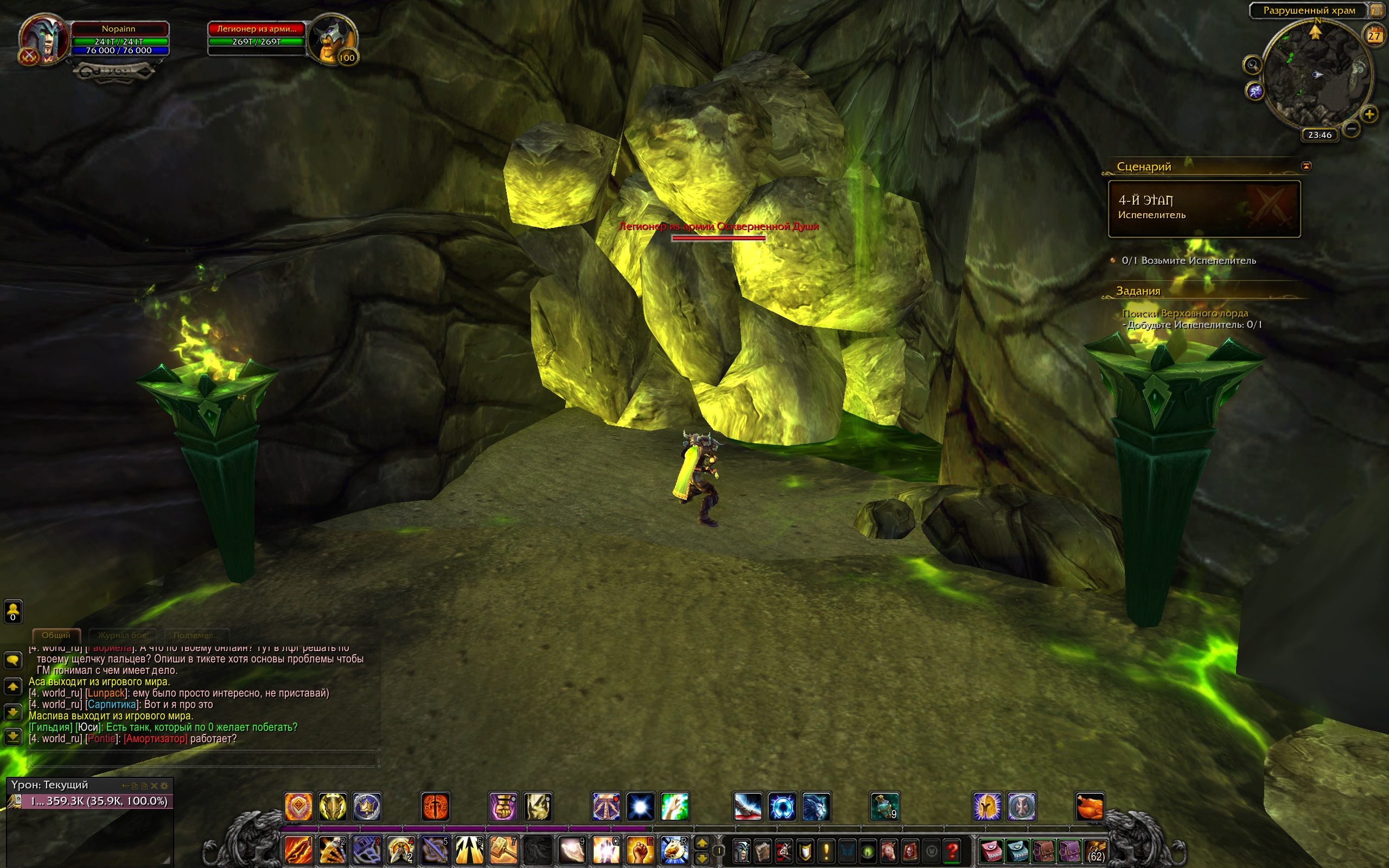This screenshot has width=1389, height=868.
Task: Open the calendar showing day 27
Action: [1373, 36]
